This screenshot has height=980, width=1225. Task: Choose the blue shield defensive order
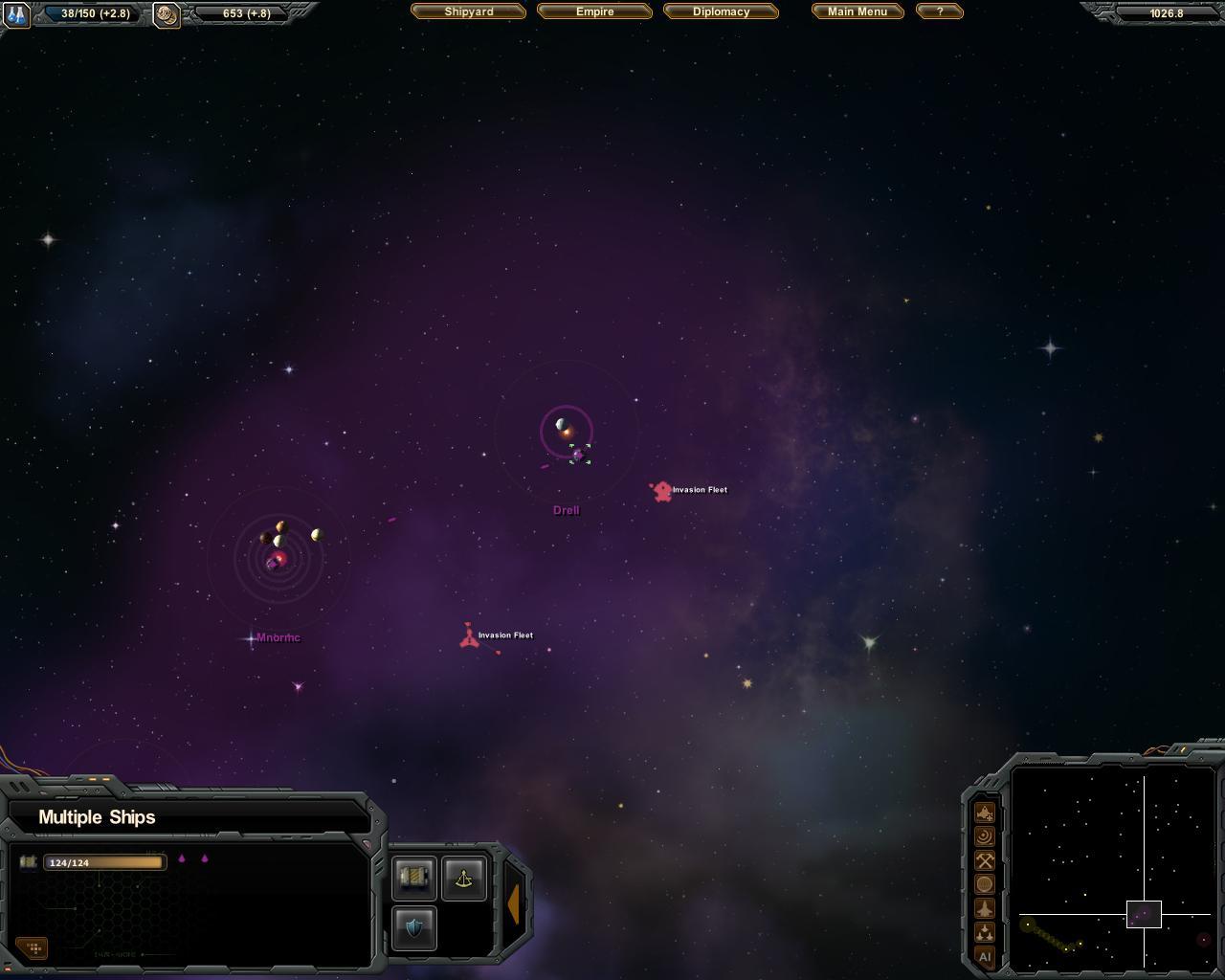click(x=414, y=927)
